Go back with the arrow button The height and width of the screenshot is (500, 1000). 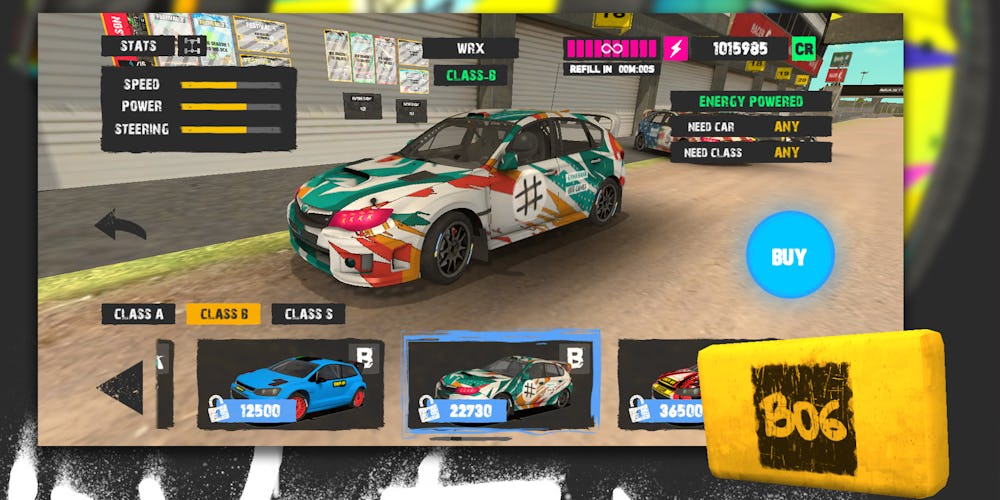coord(120,226)
